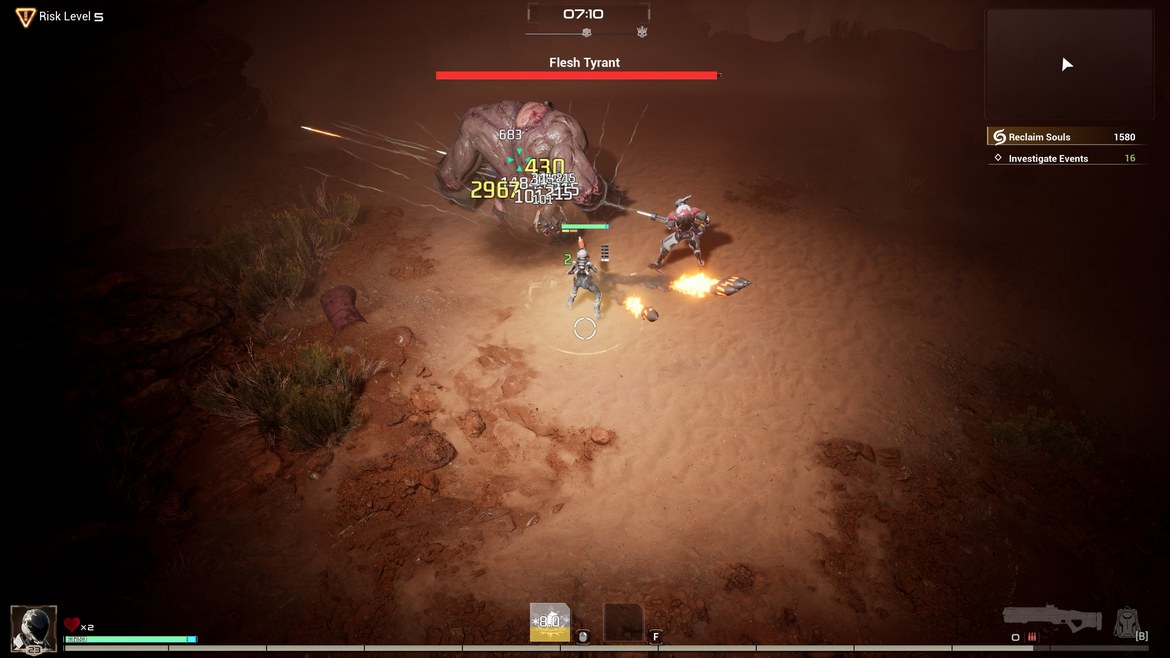
Task: Select the equipped shotgun weapon icon
Action: point(1051,619)
